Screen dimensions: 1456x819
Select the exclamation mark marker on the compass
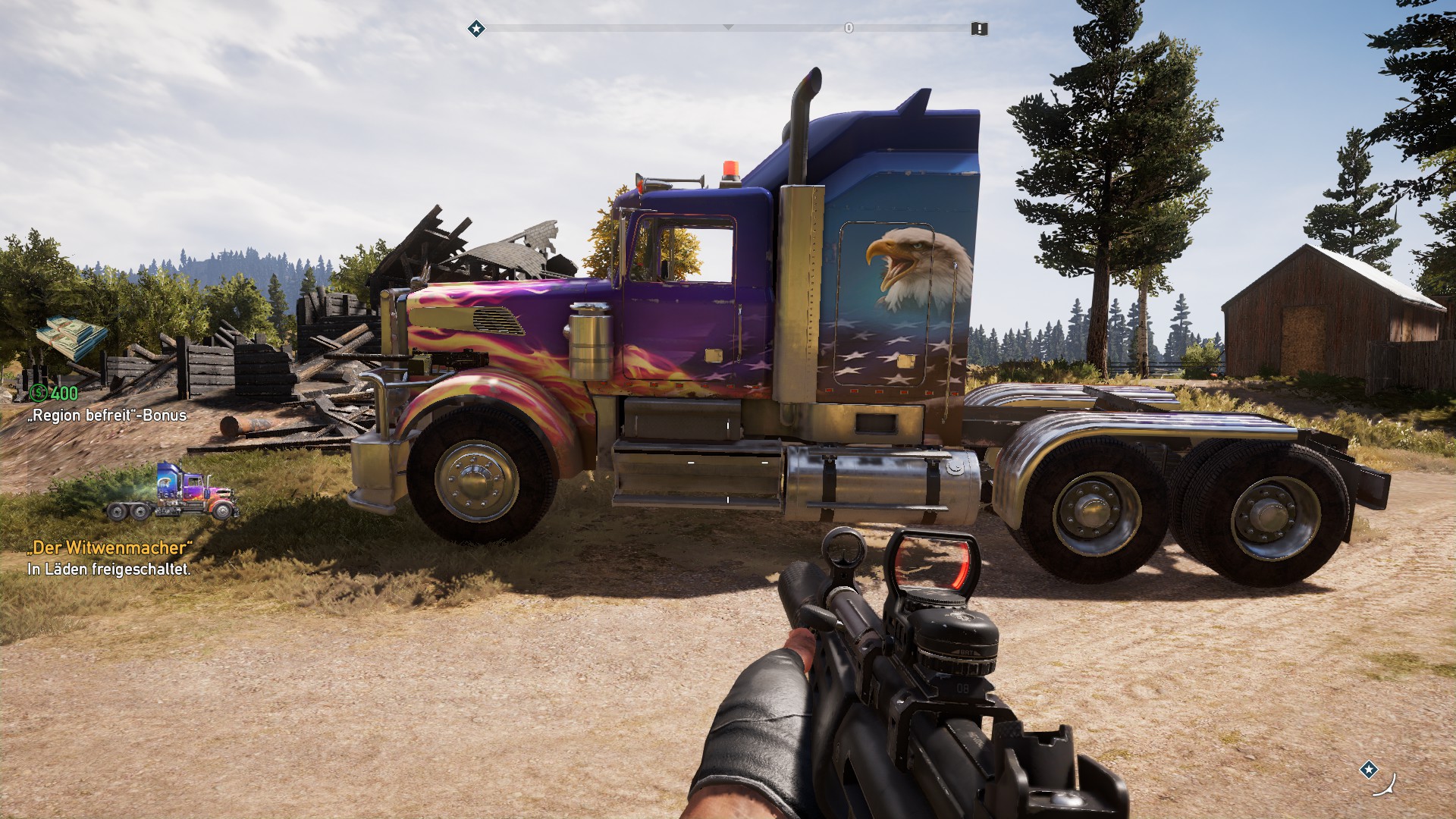(x=979, y=29)
